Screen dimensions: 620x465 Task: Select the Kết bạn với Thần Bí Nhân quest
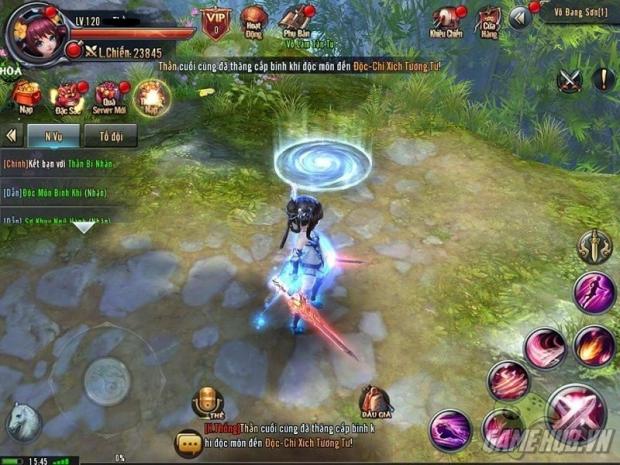[x=60, y=163]
